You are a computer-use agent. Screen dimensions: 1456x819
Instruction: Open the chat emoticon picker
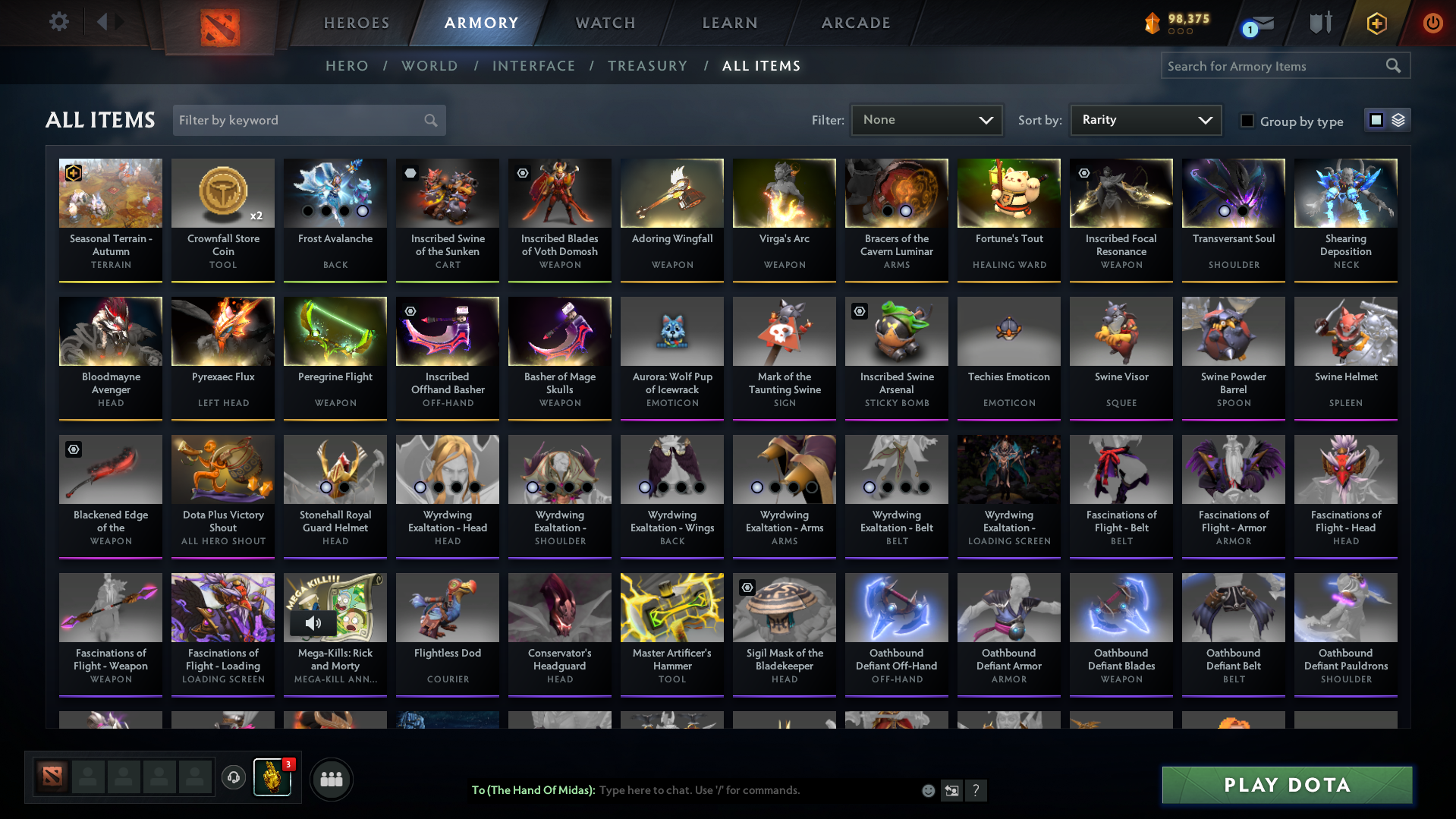tap(929, 790)
